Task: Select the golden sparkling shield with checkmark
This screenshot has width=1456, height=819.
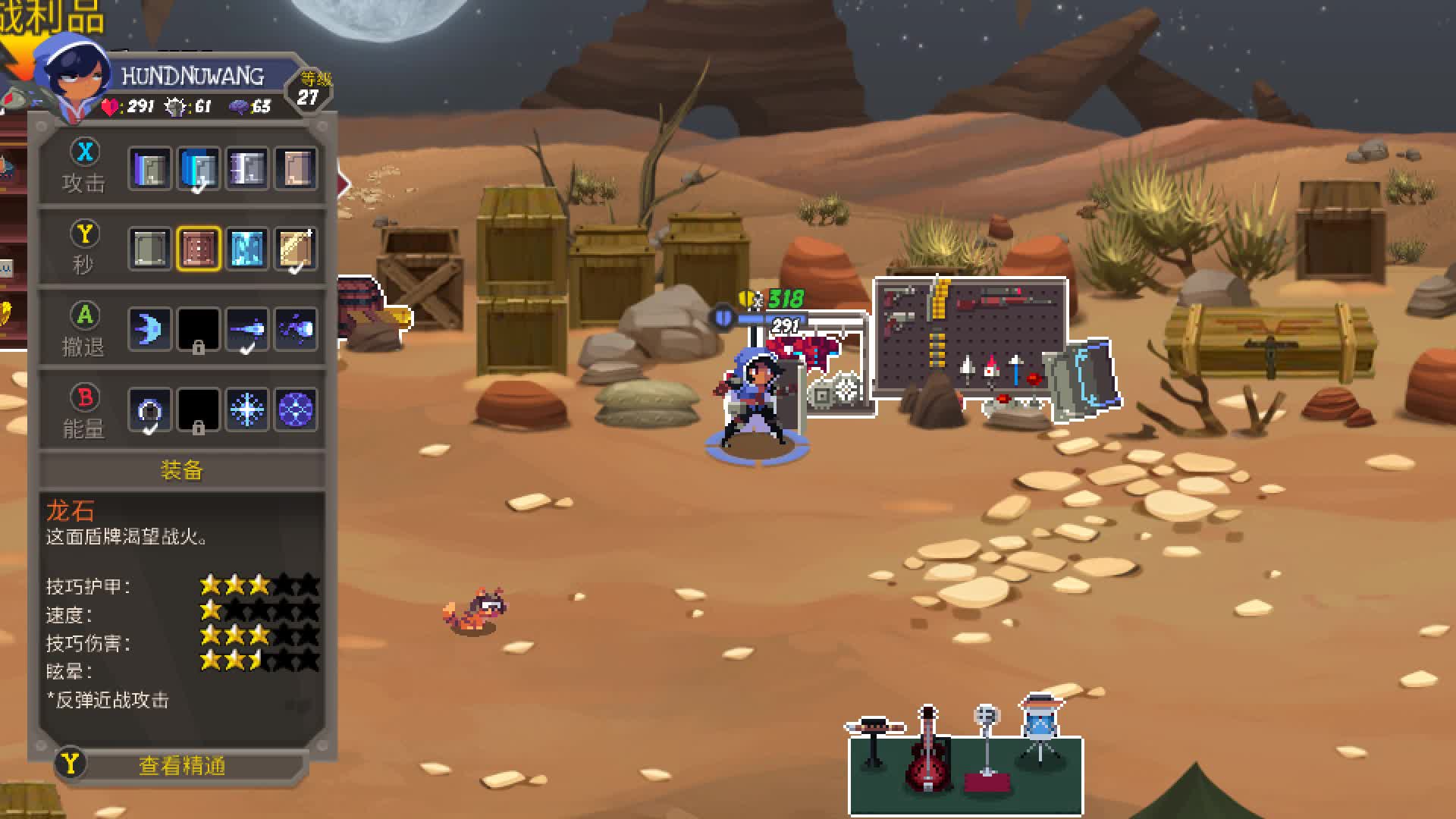Action: coord(296,249)
